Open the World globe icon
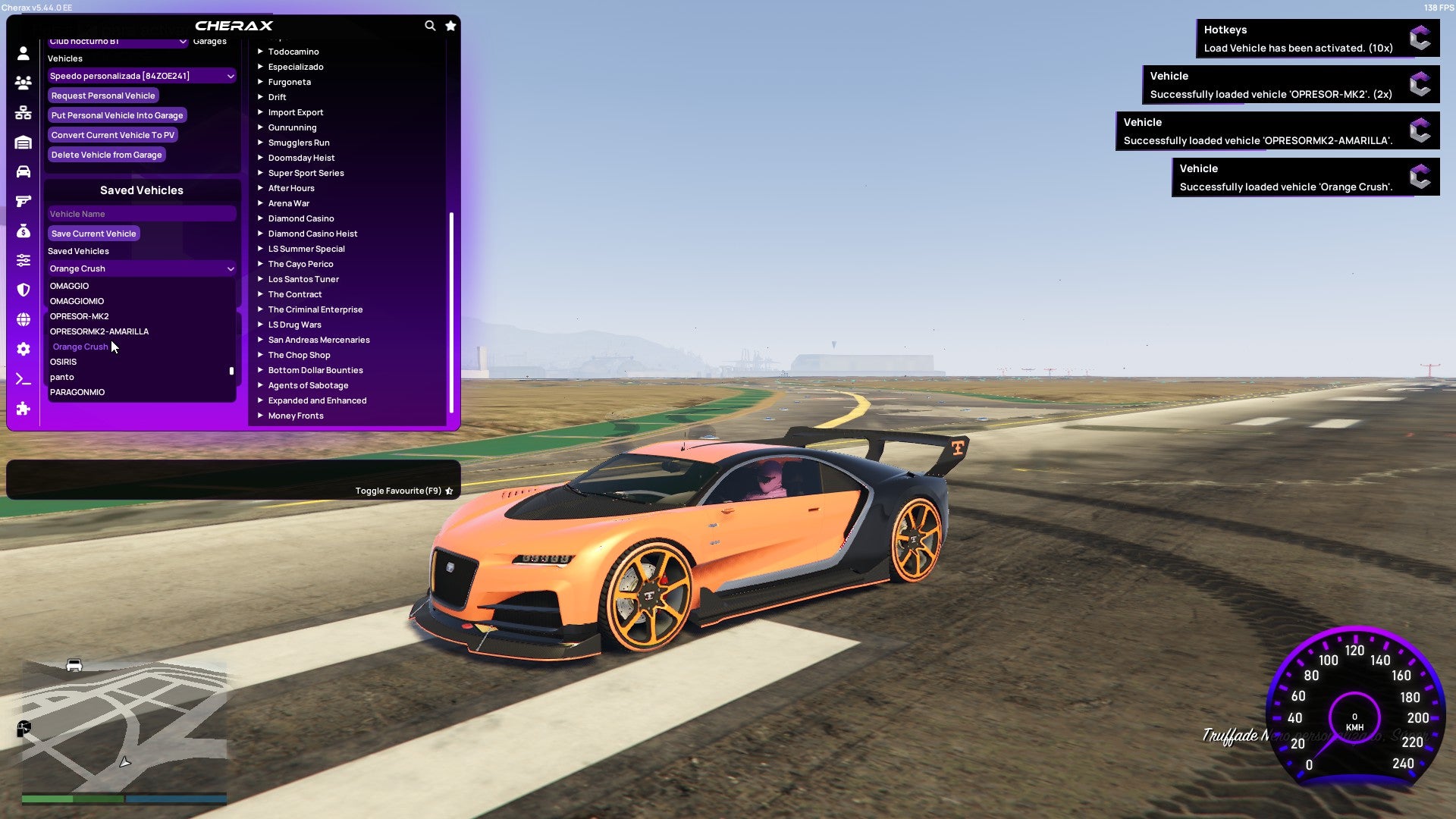The height and width of the screenshot is (819, 1456). 23,318
